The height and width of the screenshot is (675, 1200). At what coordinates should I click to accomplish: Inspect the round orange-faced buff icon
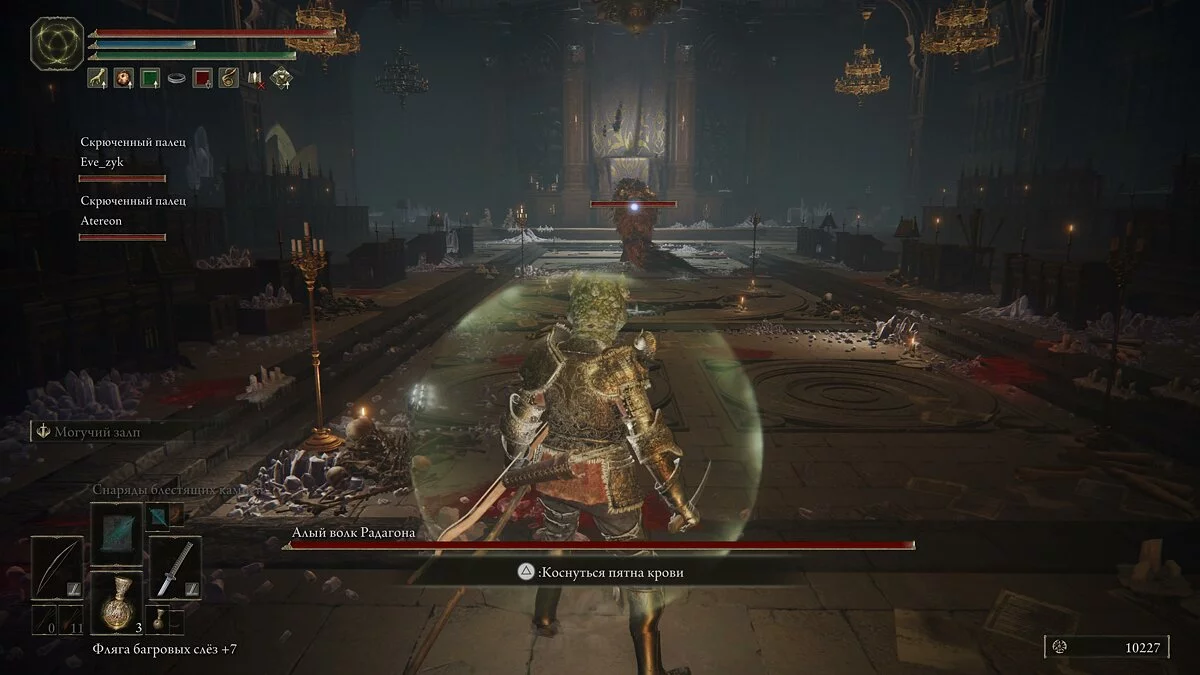pos(124,78)
